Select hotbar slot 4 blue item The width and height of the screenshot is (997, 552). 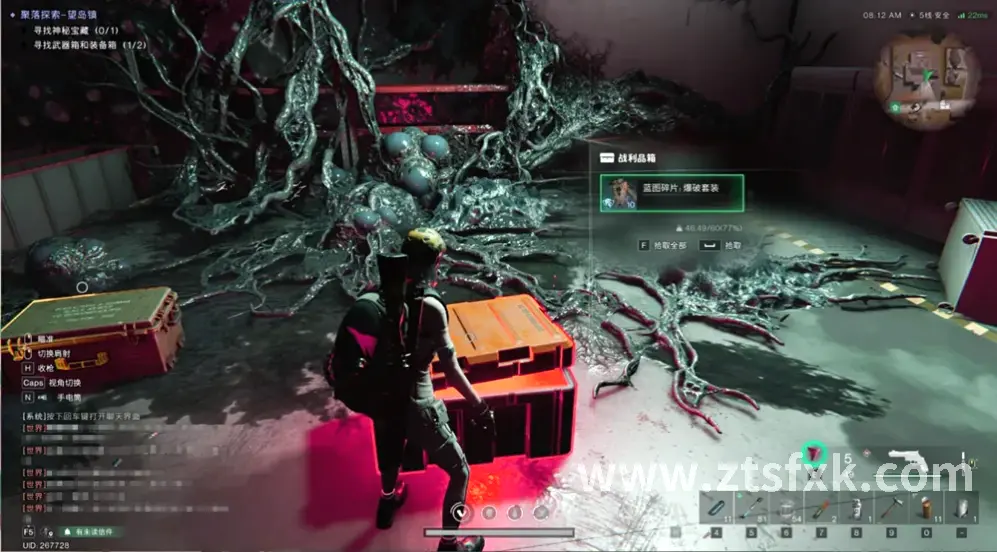click(x=716, y=506)
